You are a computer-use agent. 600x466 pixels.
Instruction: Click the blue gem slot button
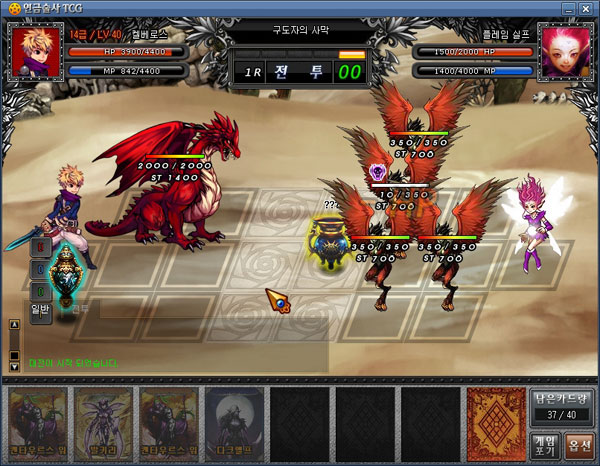40,268
